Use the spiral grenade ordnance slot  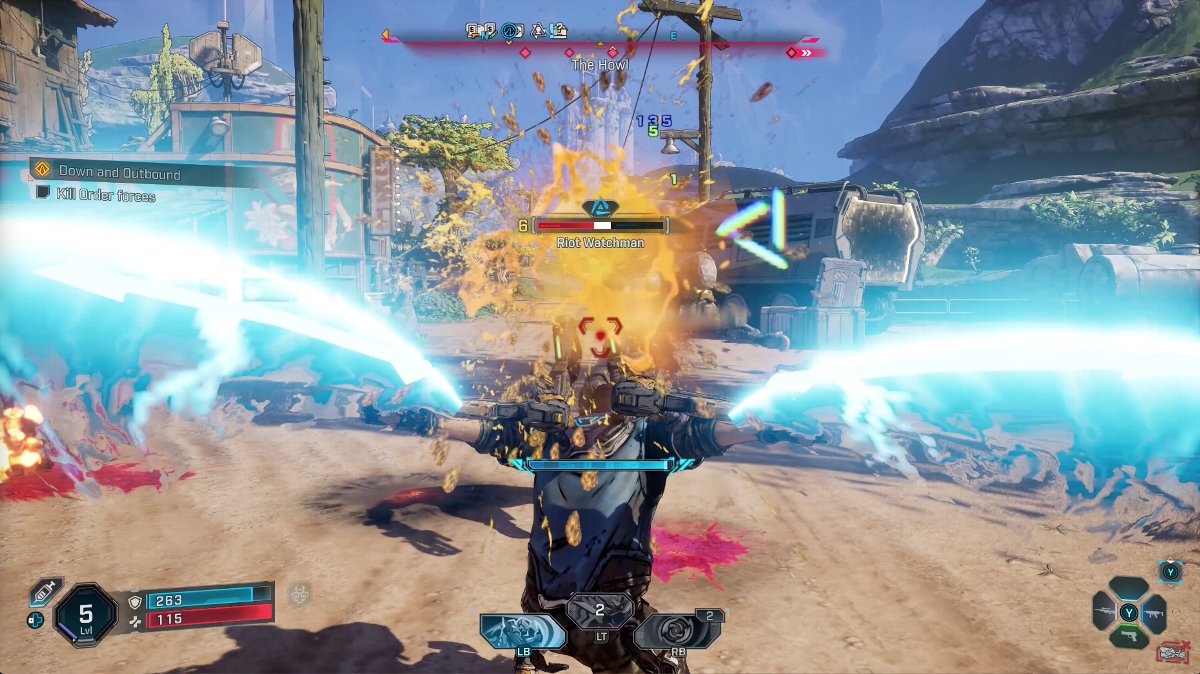coord(676,631)
